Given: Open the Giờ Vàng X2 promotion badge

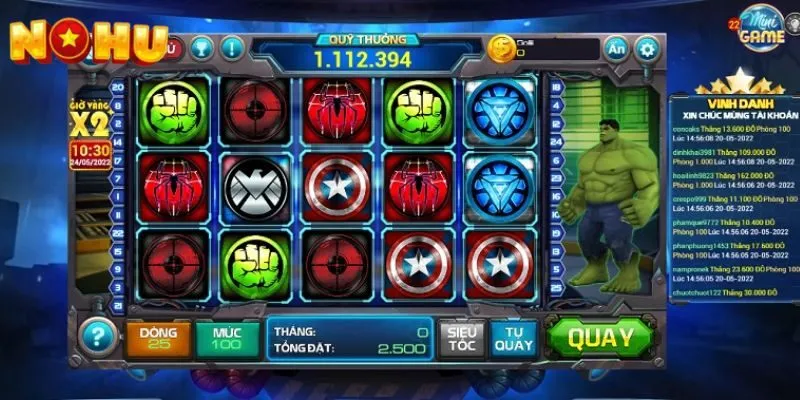Looking at the screenshot, I should pos(88,127).
